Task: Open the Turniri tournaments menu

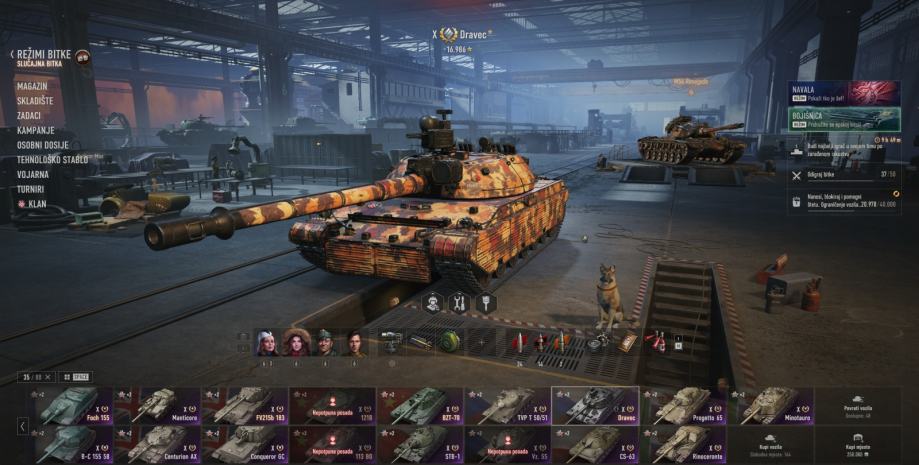Action: click(x=32, y=188)
